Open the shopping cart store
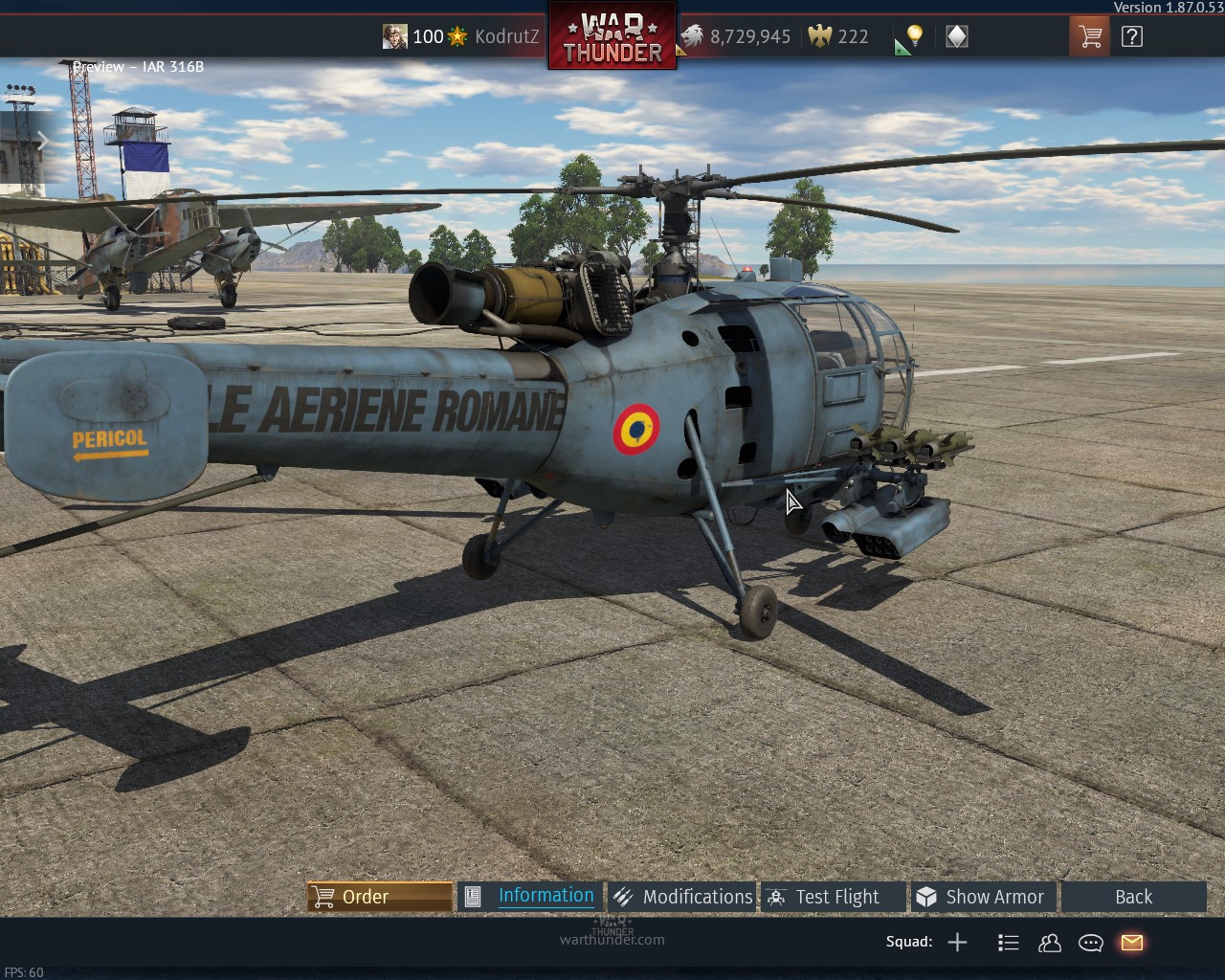This screenshot has width=1225, height=980. click(1089, 35)
